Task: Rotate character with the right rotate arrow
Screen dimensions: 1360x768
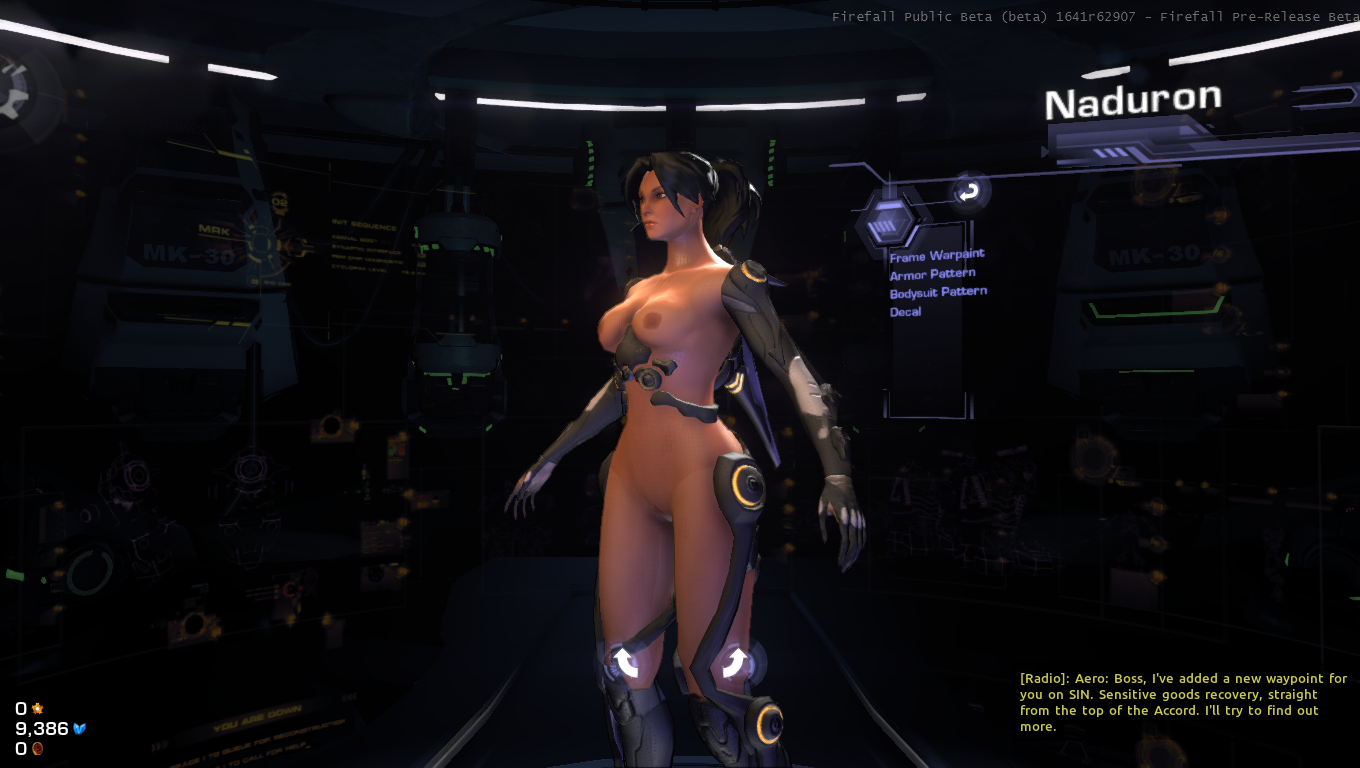Action: [x=735, y=661]
